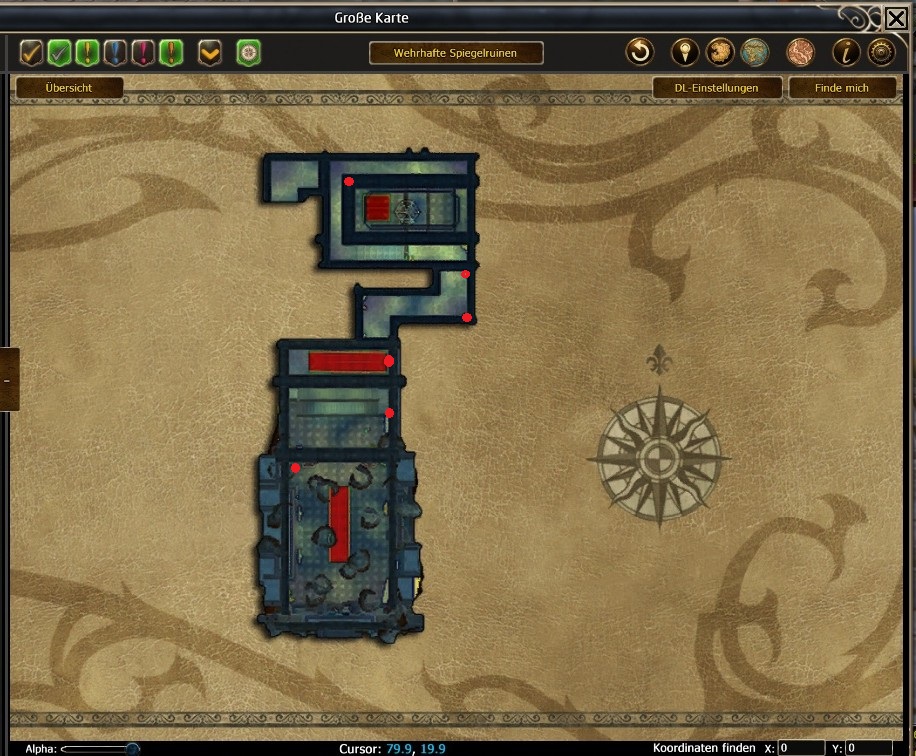Open the Übersicht view

coord(69,88)
